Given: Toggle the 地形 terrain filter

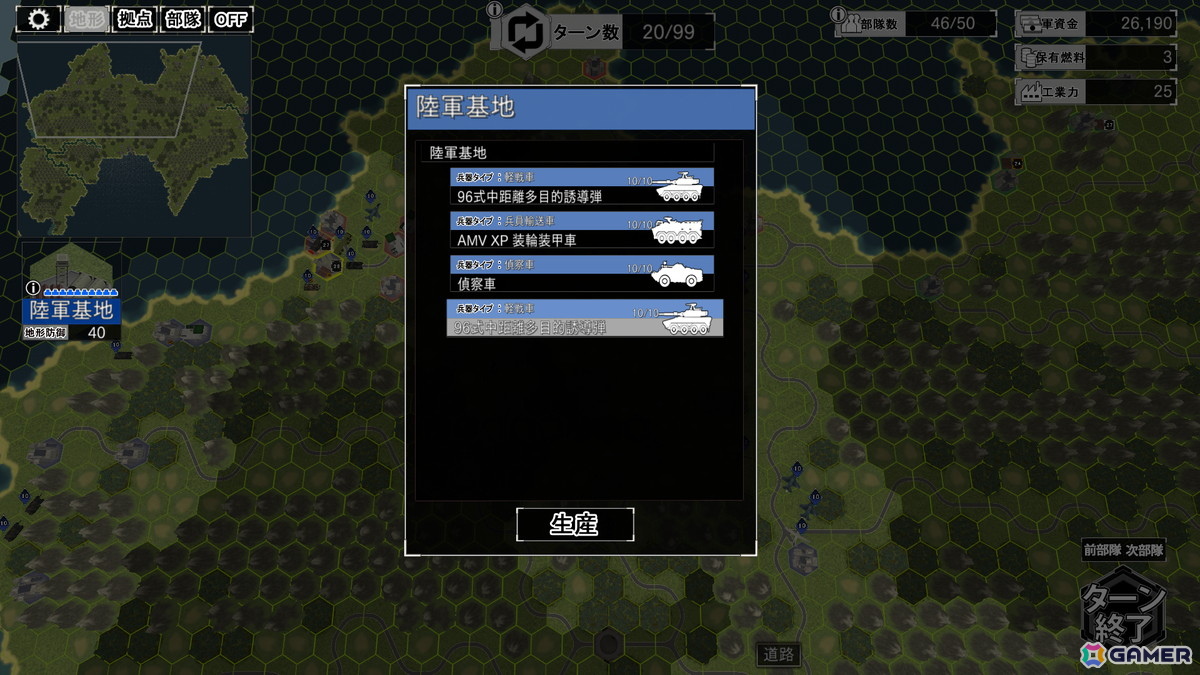Looking at the screenshot, I should point(89,19).
